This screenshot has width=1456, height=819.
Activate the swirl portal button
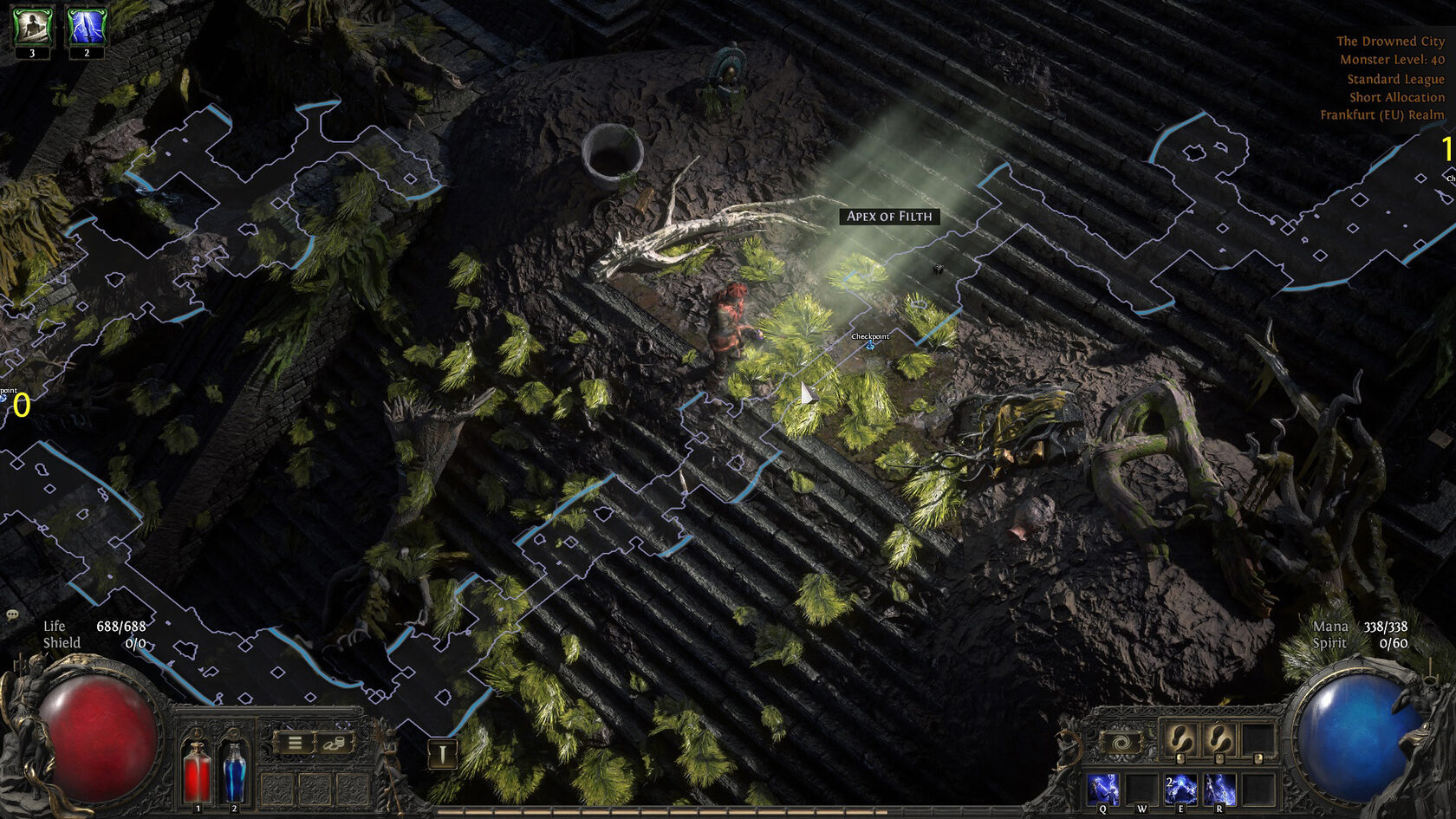coord(1120,743)
